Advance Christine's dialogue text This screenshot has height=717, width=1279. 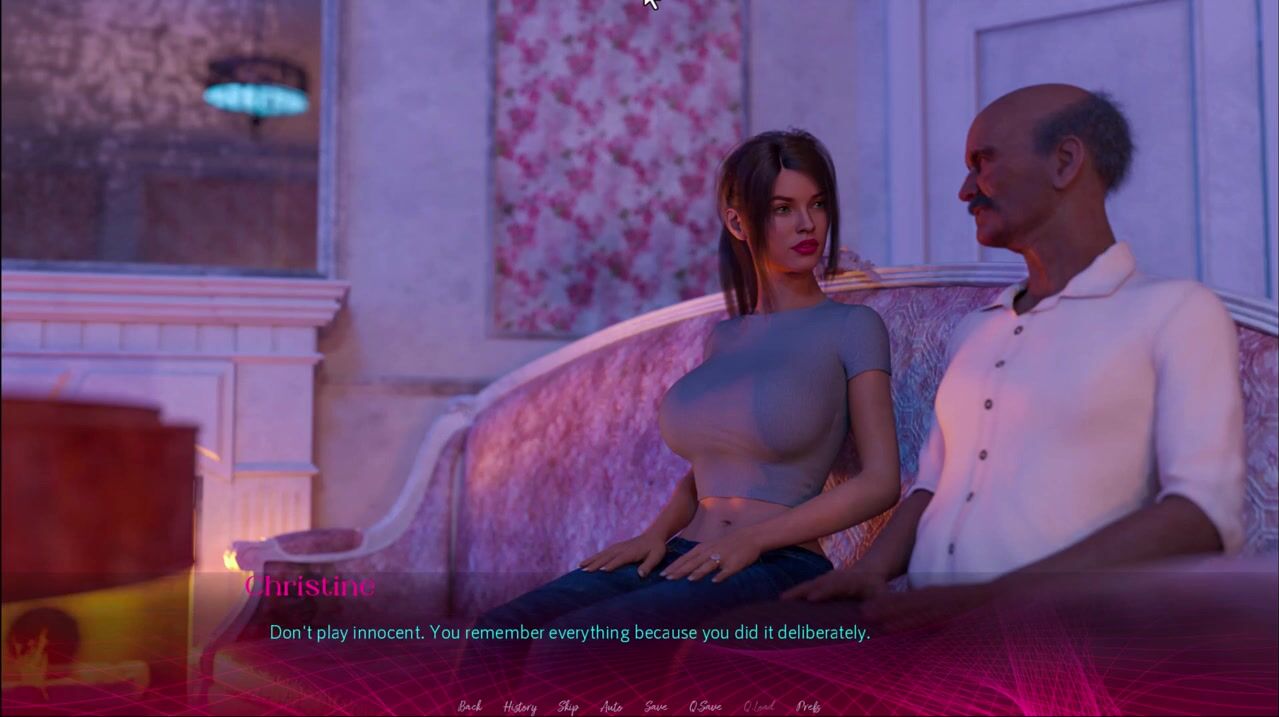569,633
